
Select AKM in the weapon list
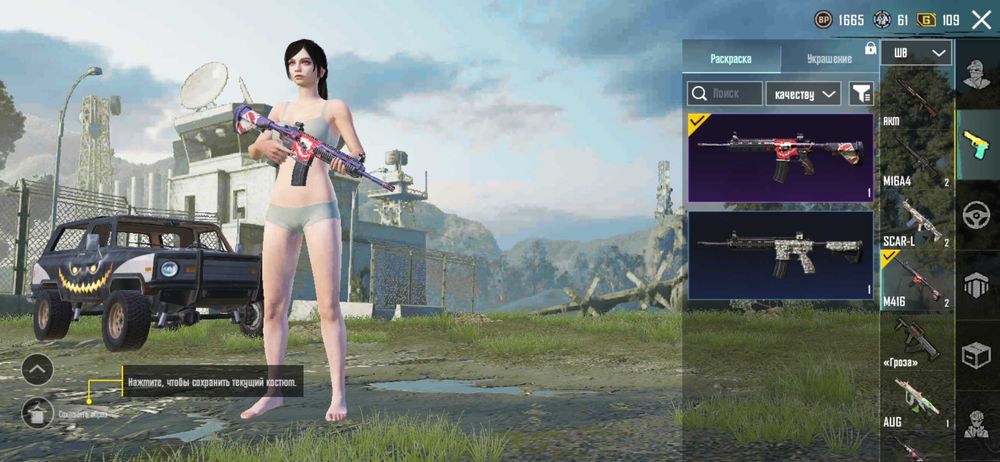pos(917,100)
